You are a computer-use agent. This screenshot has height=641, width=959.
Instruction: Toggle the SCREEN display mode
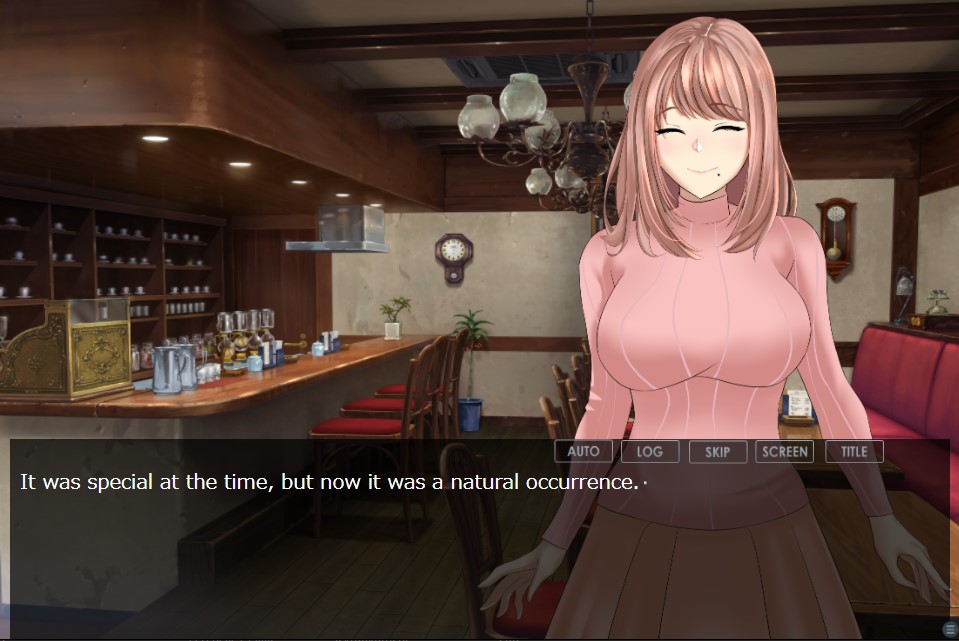(784, 451)
